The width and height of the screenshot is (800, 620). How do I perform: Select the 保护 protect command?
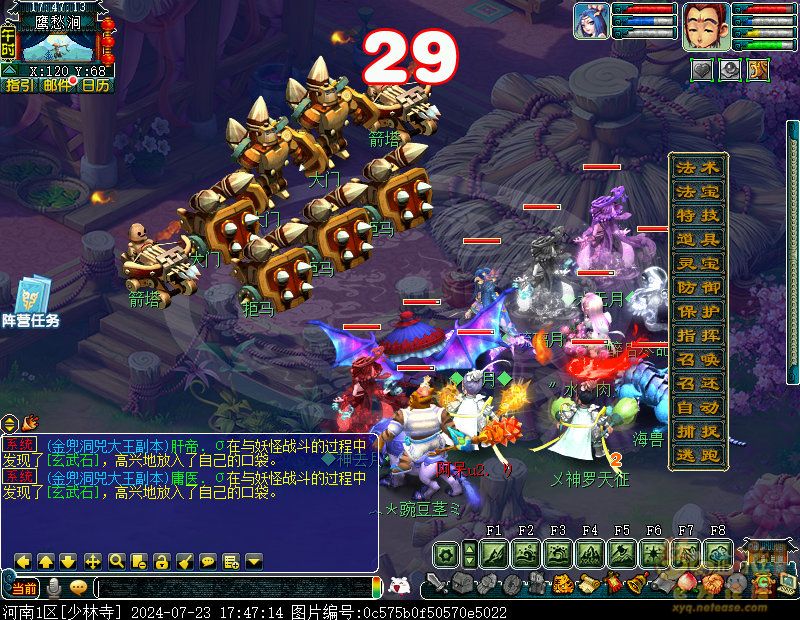click(x=698, y=311)
